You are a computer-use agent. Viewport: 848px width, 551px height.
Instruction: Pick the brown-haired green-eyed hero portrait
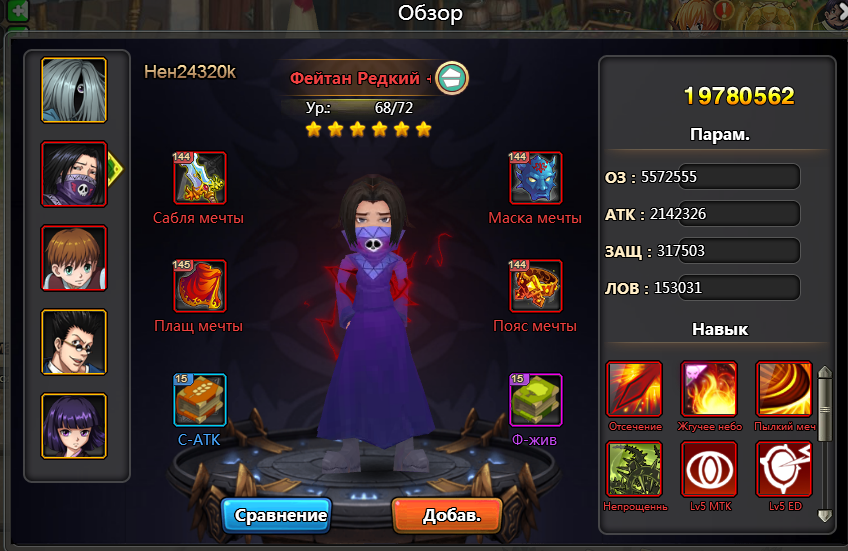click(x=74, y=258)
